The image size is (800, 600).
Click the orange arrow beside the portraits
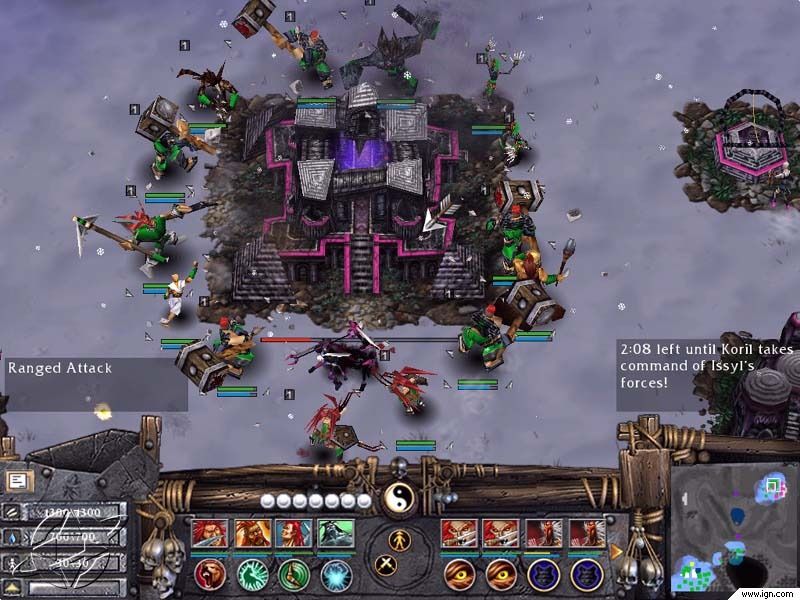[616, 550]
